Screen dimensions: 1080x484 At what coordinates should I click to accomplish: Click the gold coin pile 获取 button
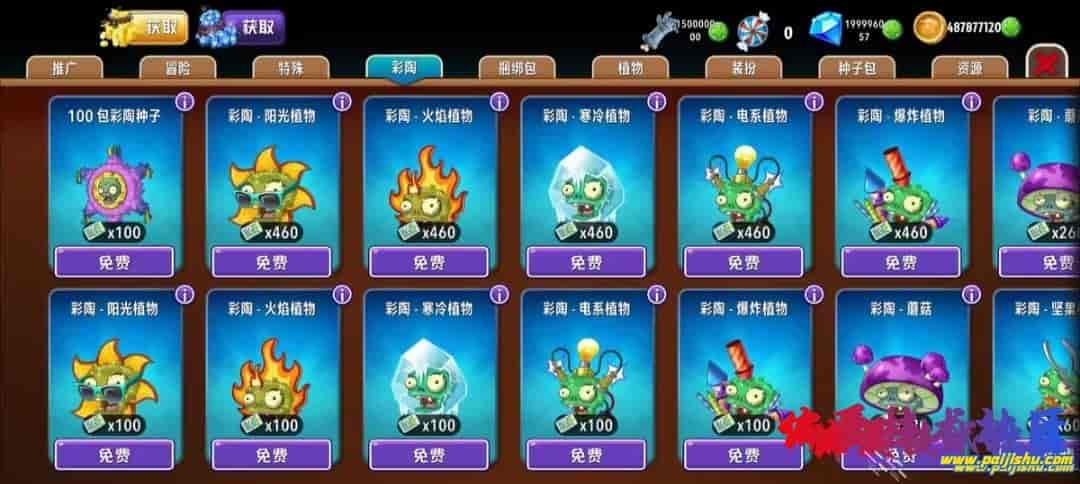coord(167,27)
